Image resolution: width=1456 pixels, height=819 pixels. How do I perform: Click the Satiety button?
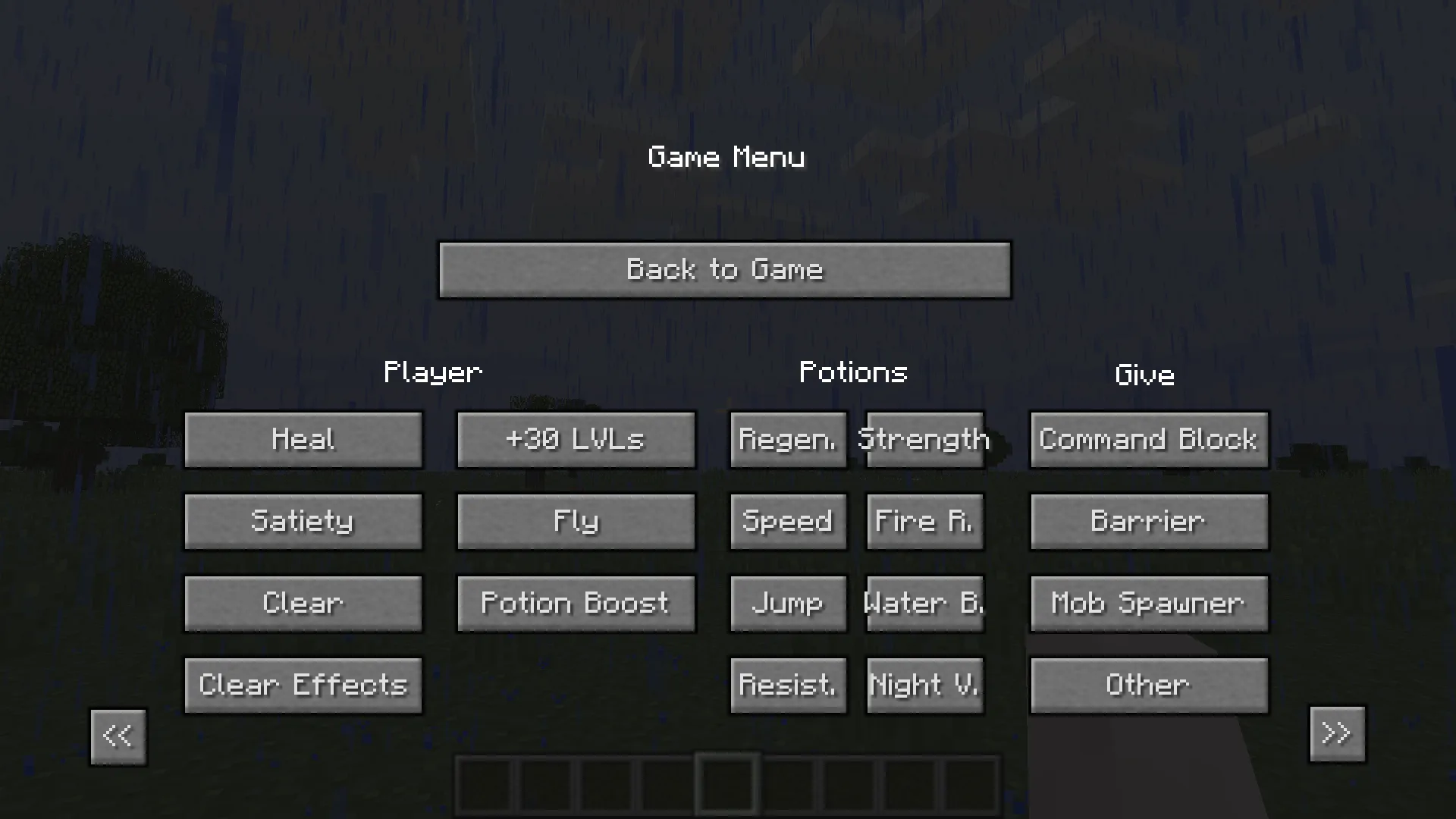pos(303,522)
